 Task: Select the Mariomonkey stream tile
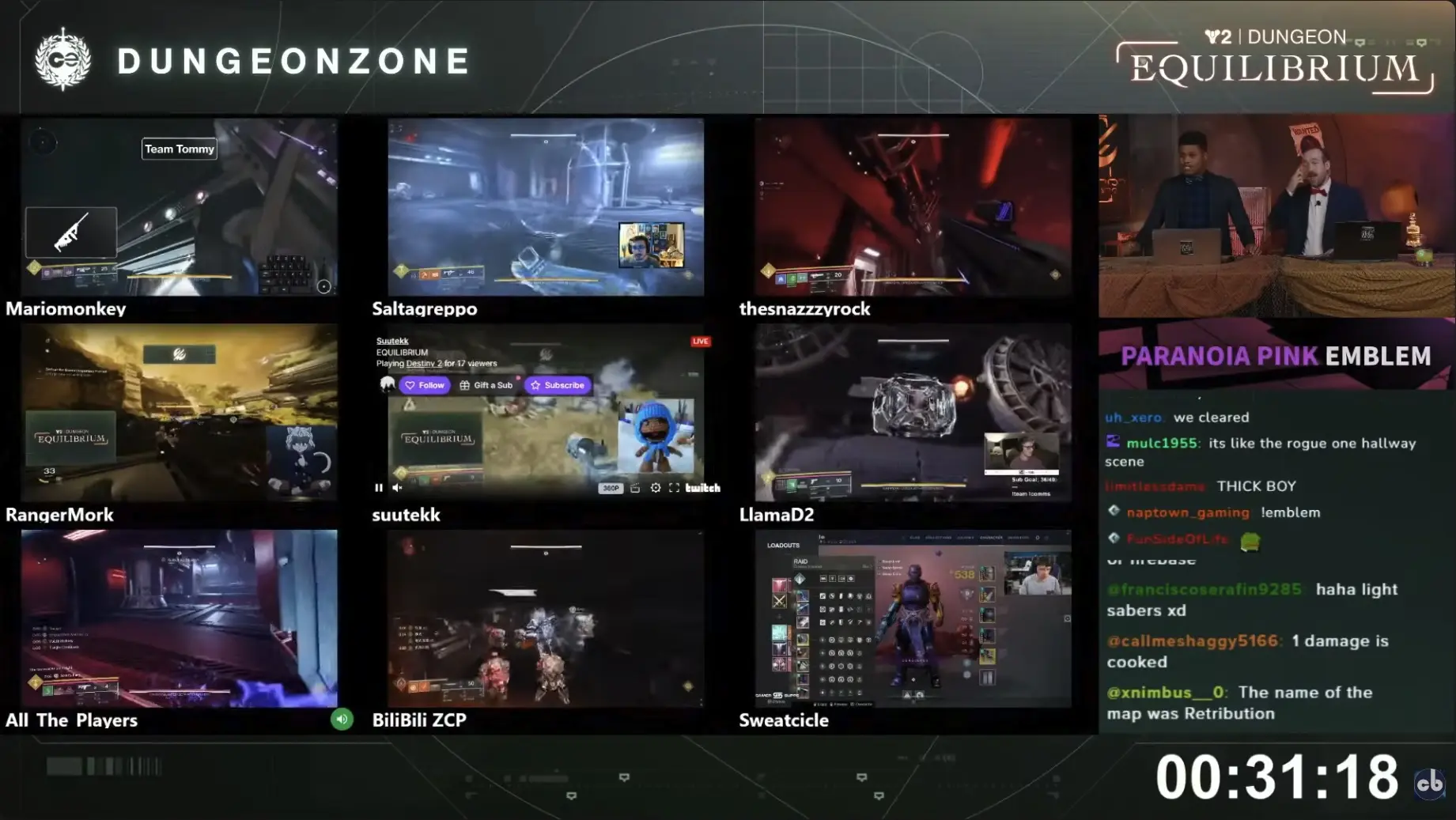tap(180, 207)
